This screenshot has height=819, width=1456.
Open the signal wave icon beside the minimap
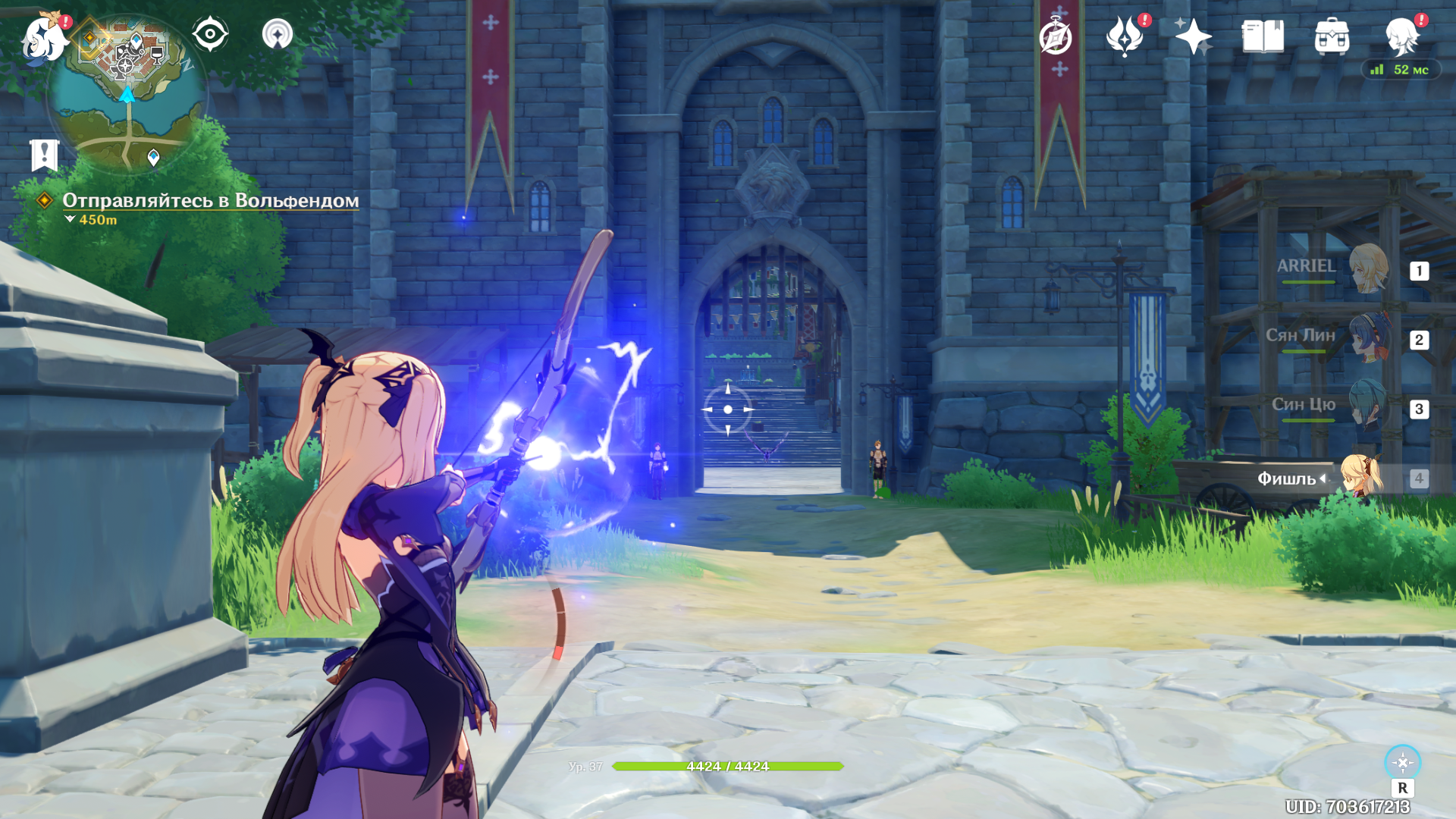coord(278,34)
